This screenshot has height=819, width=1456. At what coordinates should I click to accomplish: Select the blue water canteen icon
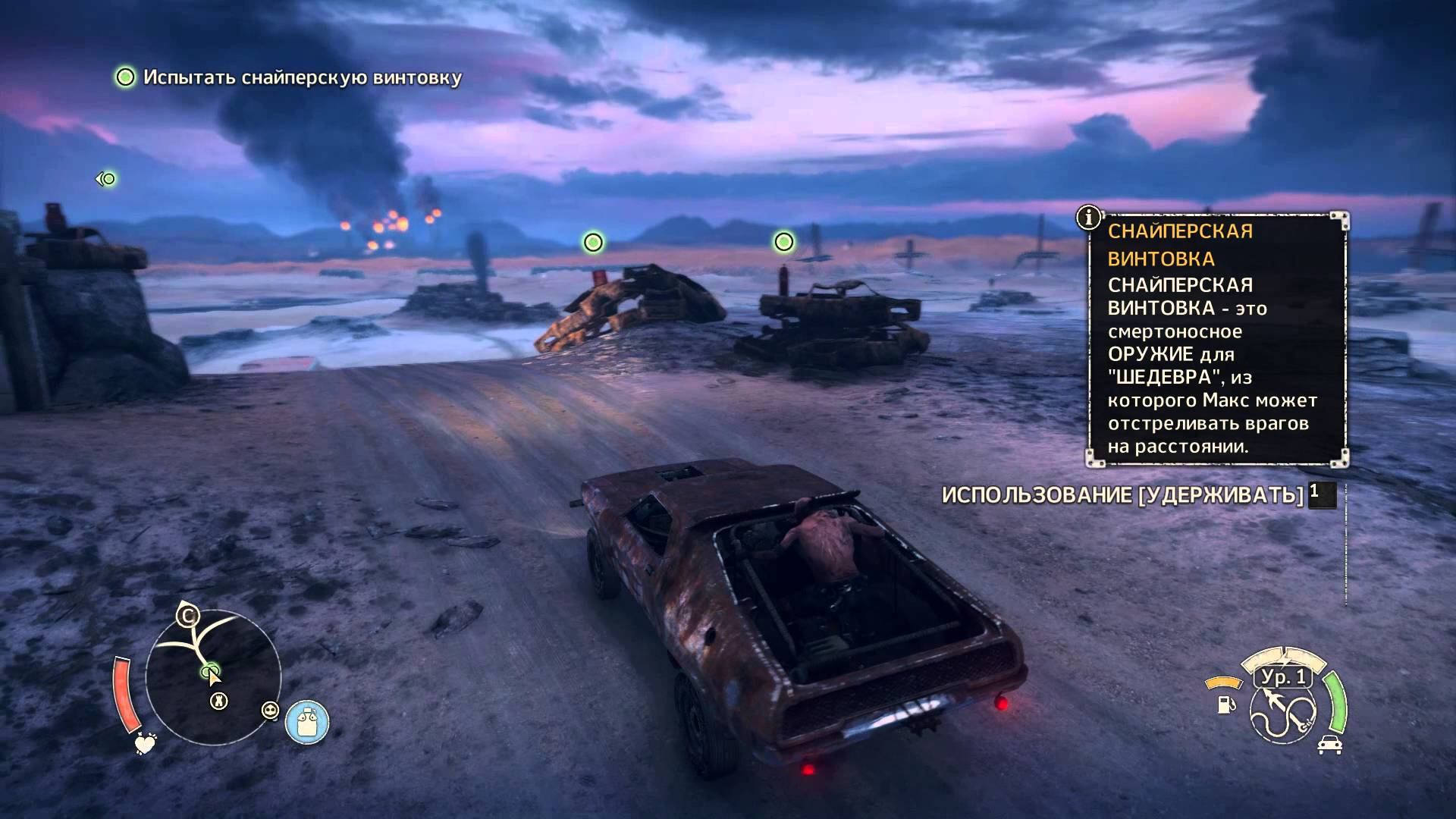coord(307,721)
